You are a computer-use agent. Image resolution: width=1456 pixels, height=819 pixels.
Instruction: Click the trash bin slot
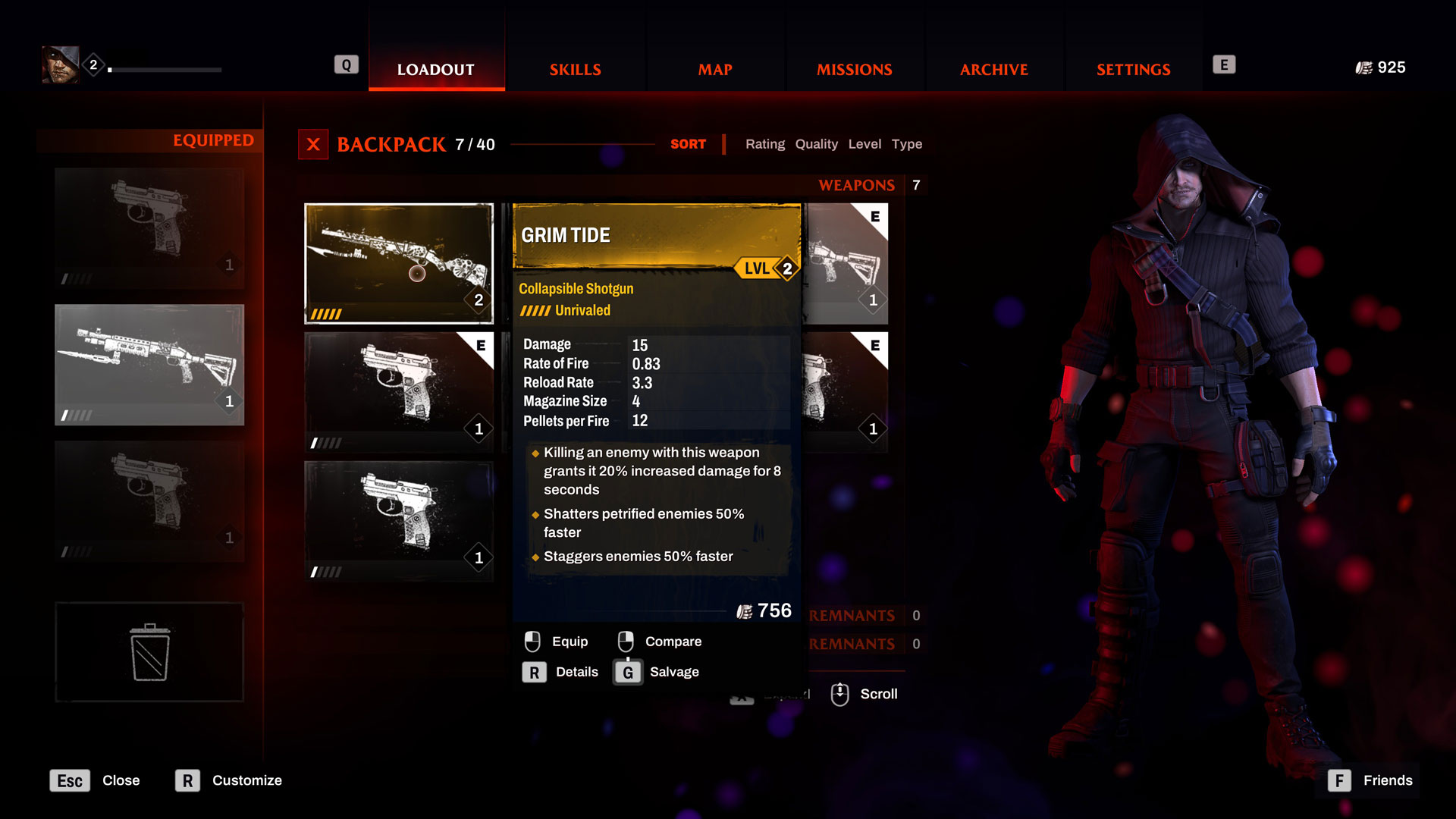click(149, 652)
